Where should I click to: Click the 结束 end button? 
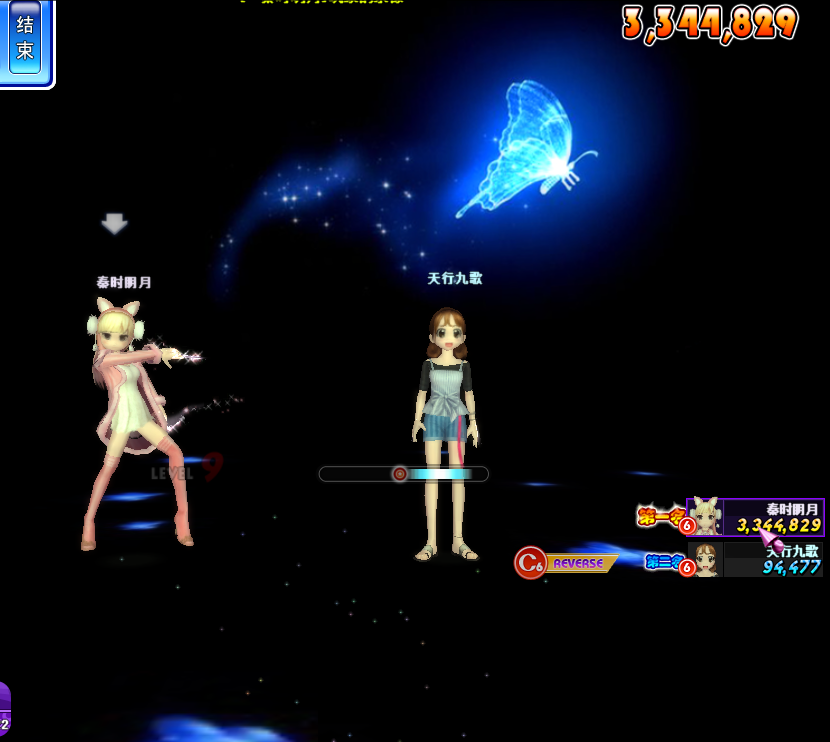[x=25, y=38]
